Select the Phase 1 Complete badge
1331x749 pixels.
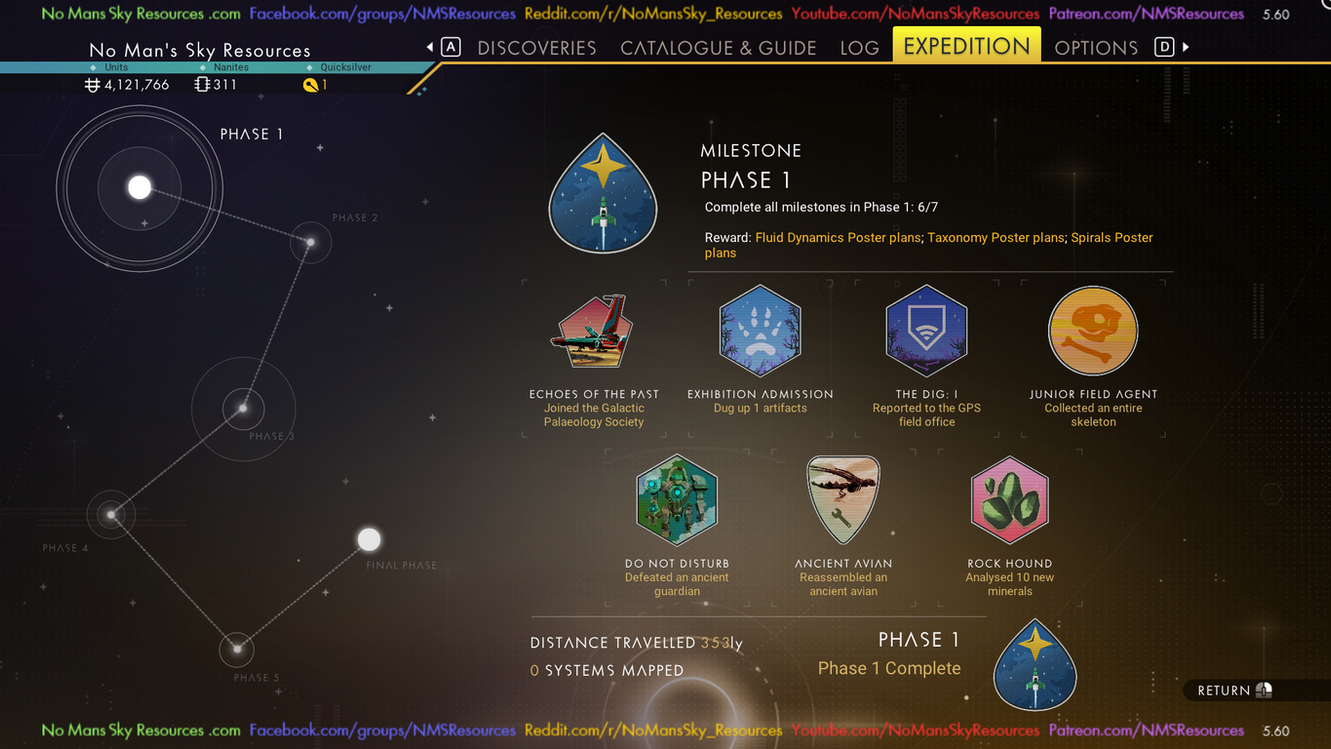click(1035, 666)
